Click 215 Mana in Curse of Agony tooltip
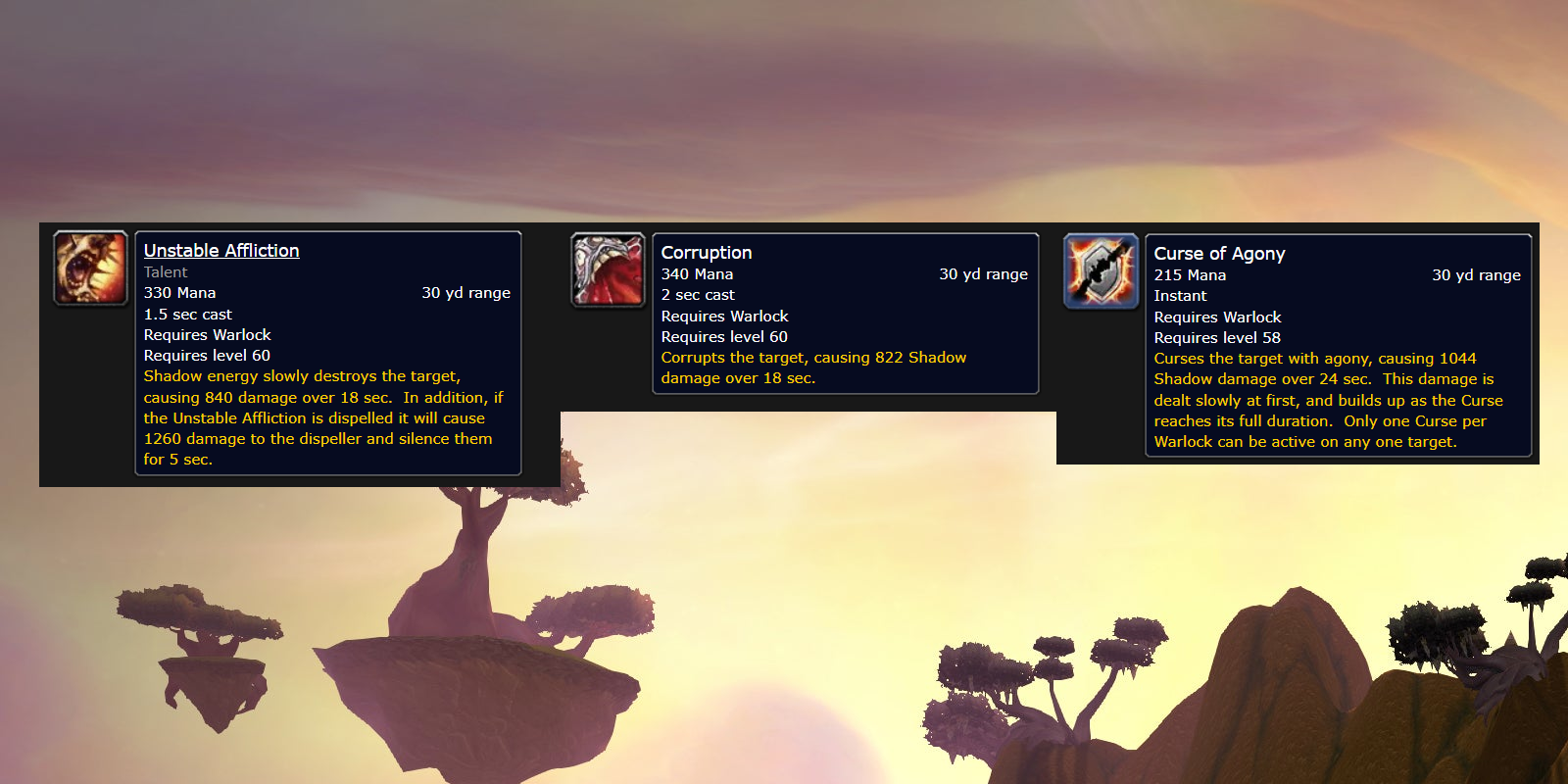The width and height of the screenshot is (1568, 784). (1190, 274)
